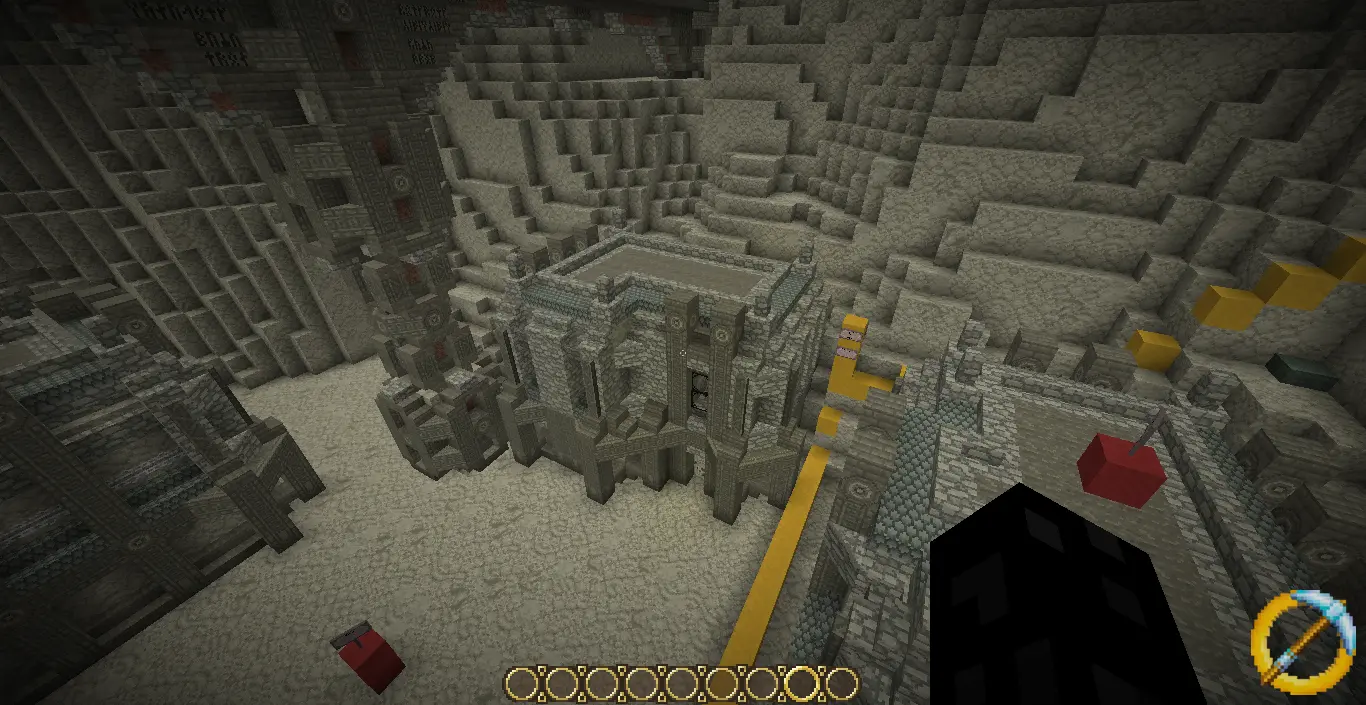Select the highlighted hotbar slot
Viewport: 1366px width, 705px height.
801,684
